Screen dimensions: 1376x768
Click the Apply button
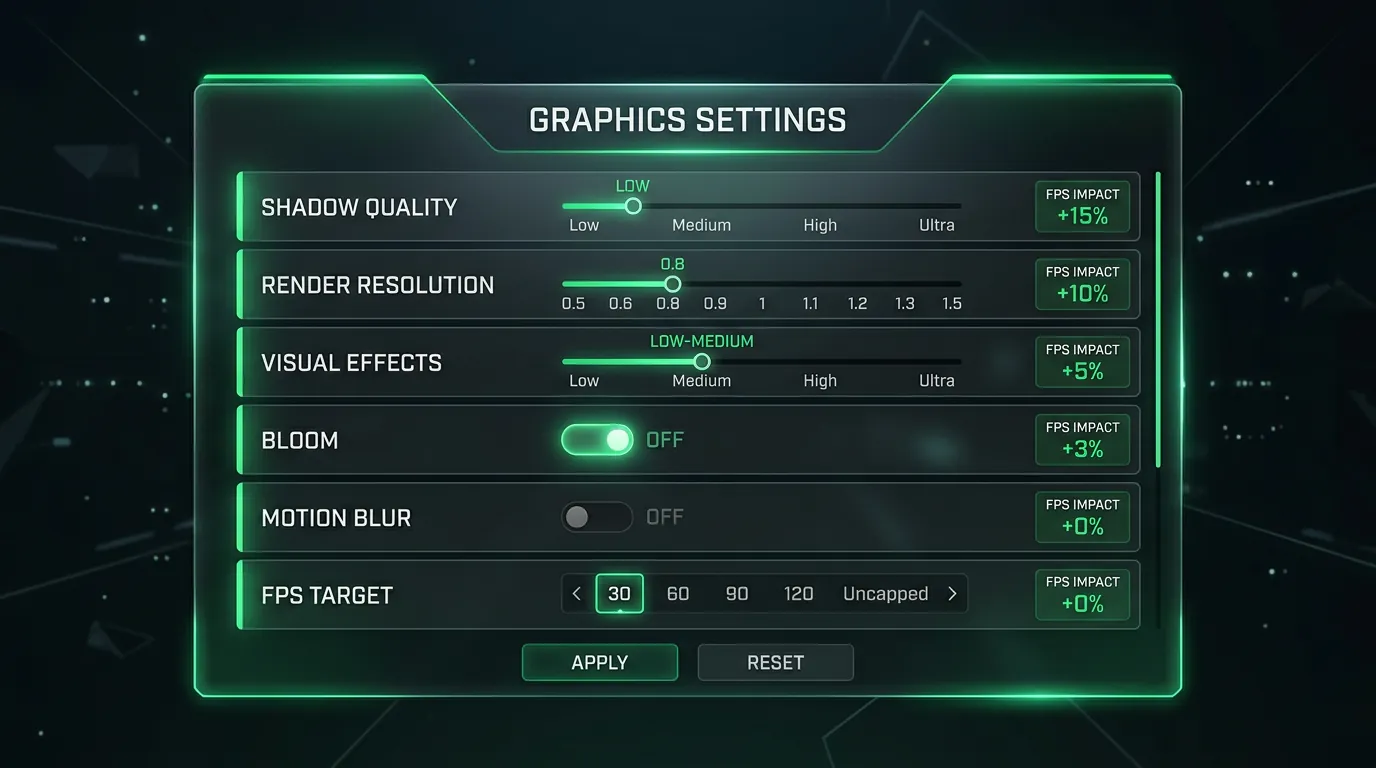click(x=599, y=662)
